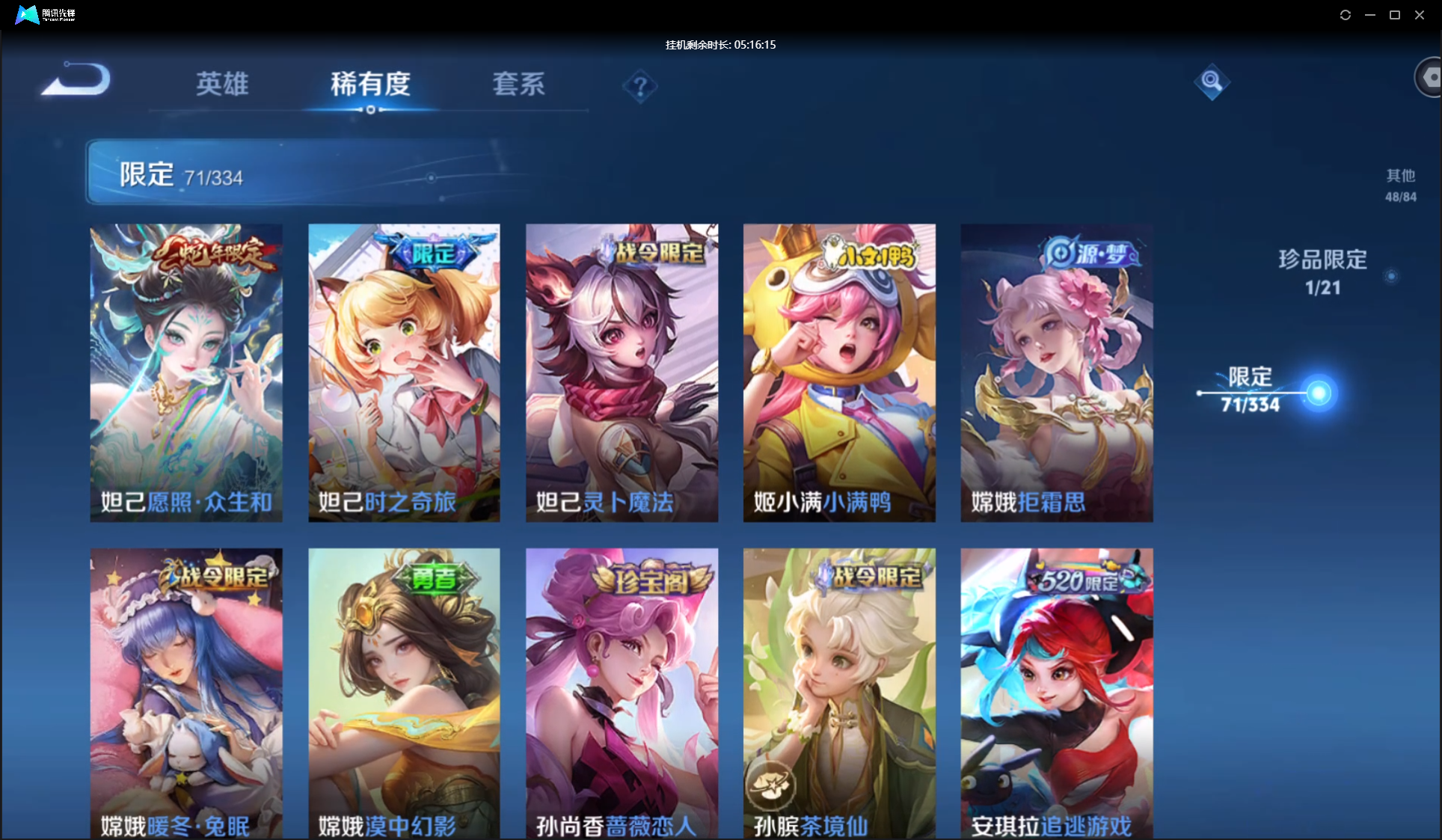The width and height of the screenshot is (1442, 840).
Task: Choose the 孙尚香 蔷薇恋人 skin card
Action: click(x=622, y=693)
